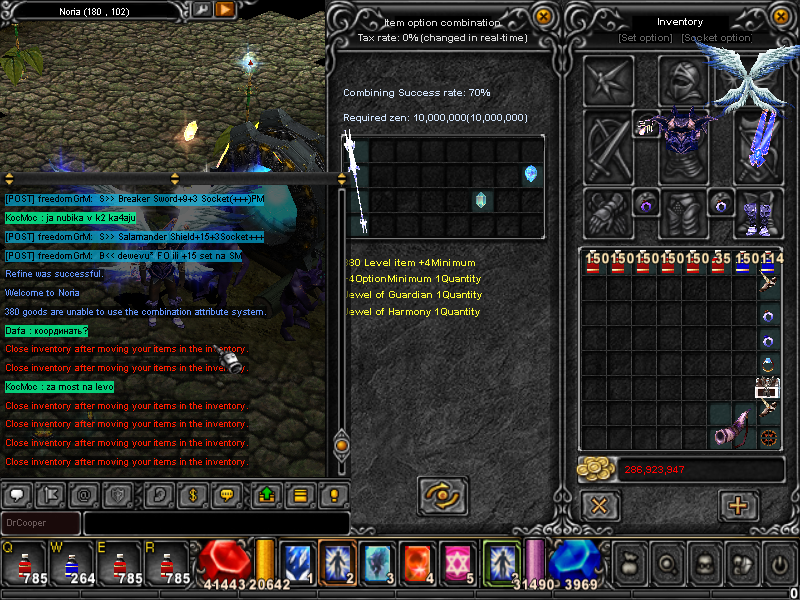Select the blue jewel in combination grid

[x=531, y=174]
